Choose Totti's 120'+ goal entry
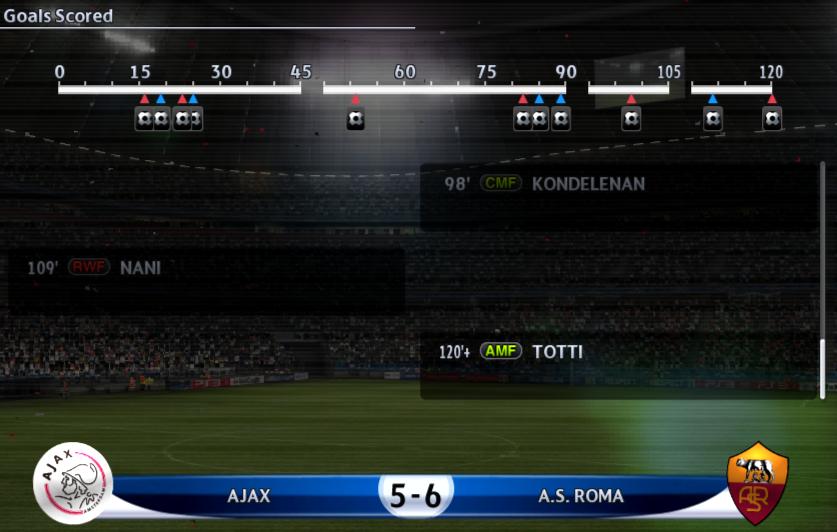 (x=619, y=353)
